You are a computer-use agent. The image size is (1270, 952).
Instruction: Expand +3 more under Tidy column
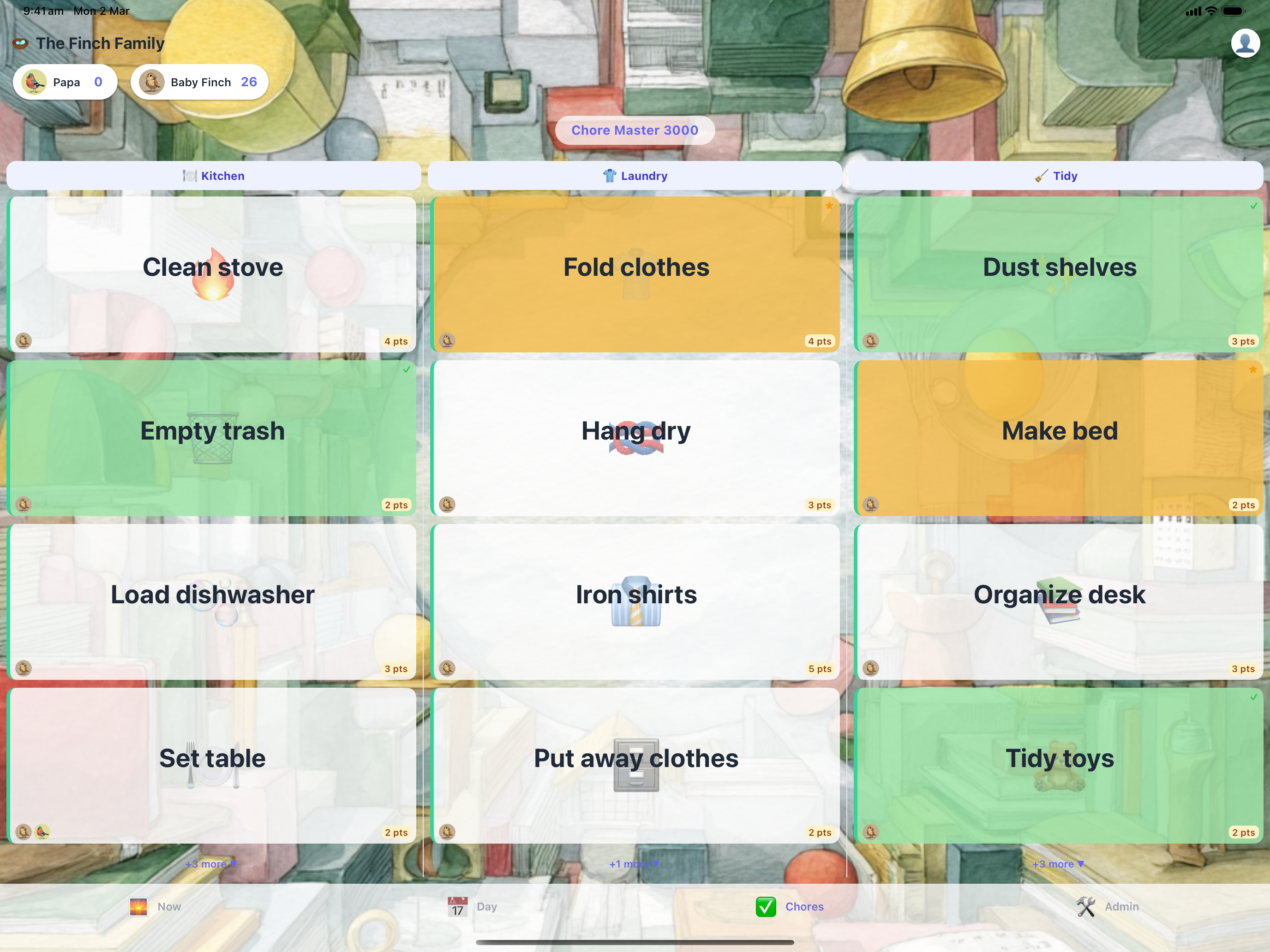tap(1057, 863)
